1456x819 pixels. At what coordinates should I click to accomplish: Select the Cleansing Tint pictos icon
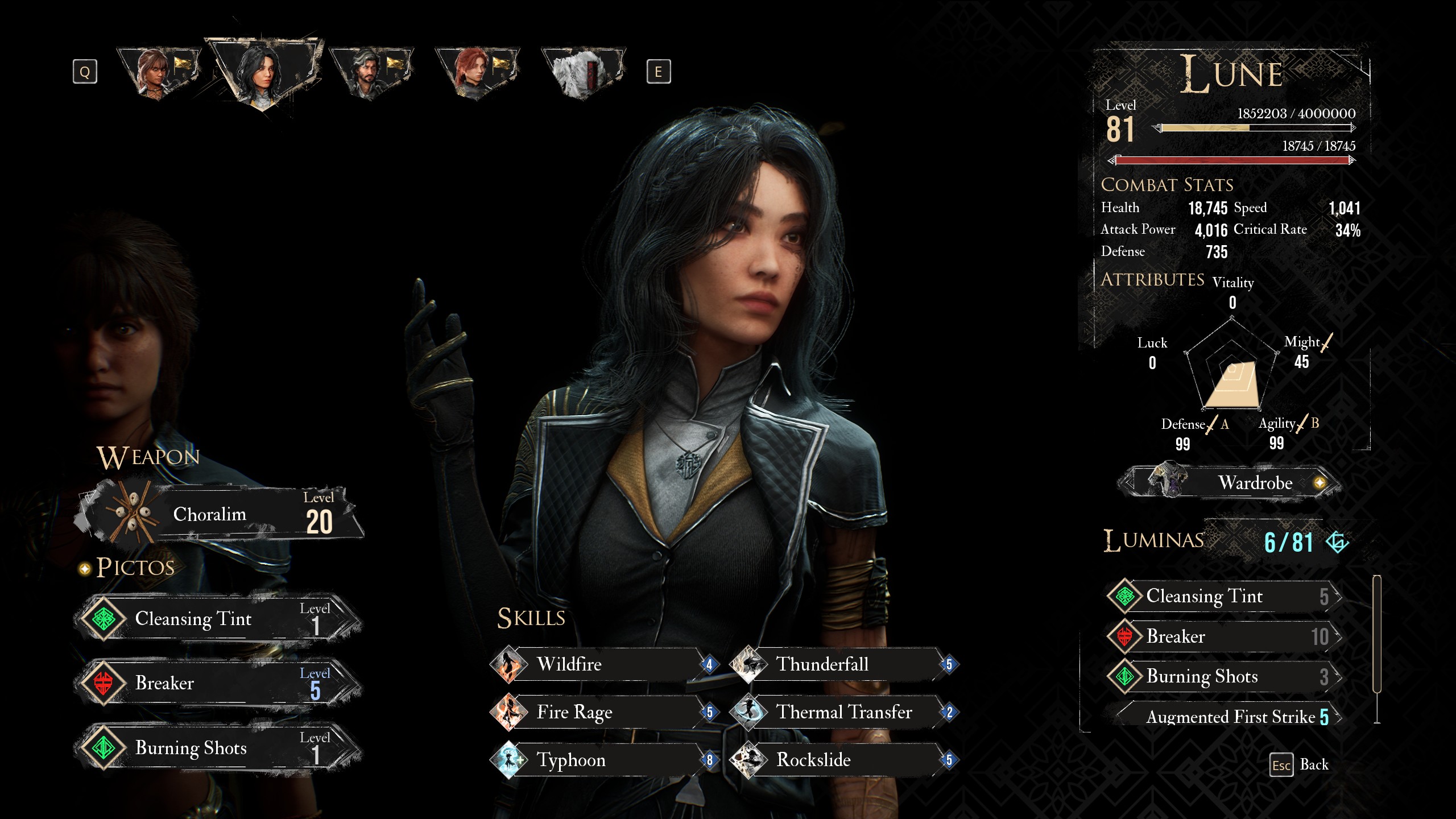pyautogui.click(x=105, y=619)
